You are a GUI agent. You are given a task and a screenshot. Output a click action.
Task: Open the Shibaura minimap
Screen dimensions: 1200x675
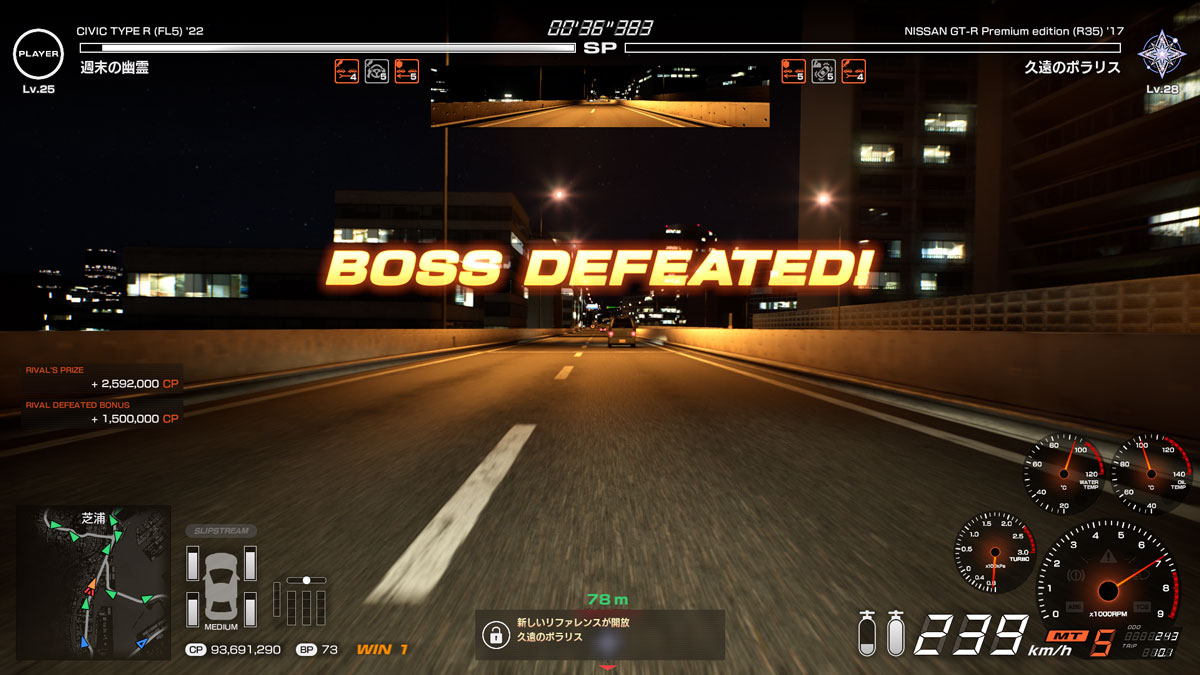(93, 581)
